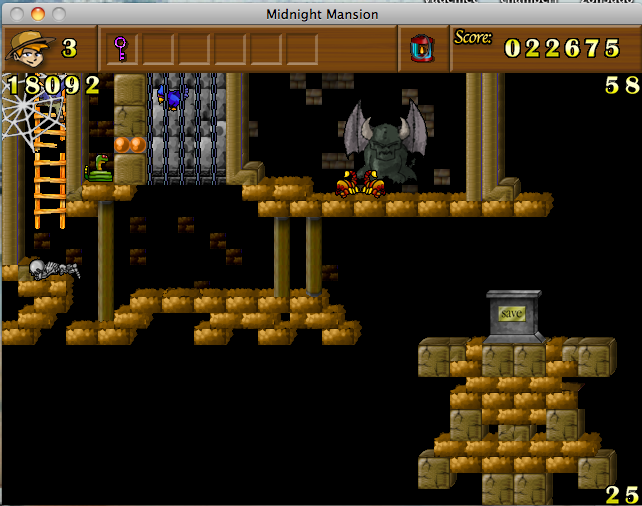
Task: Close the Midnight Mansion window
Action: (18, 14)
